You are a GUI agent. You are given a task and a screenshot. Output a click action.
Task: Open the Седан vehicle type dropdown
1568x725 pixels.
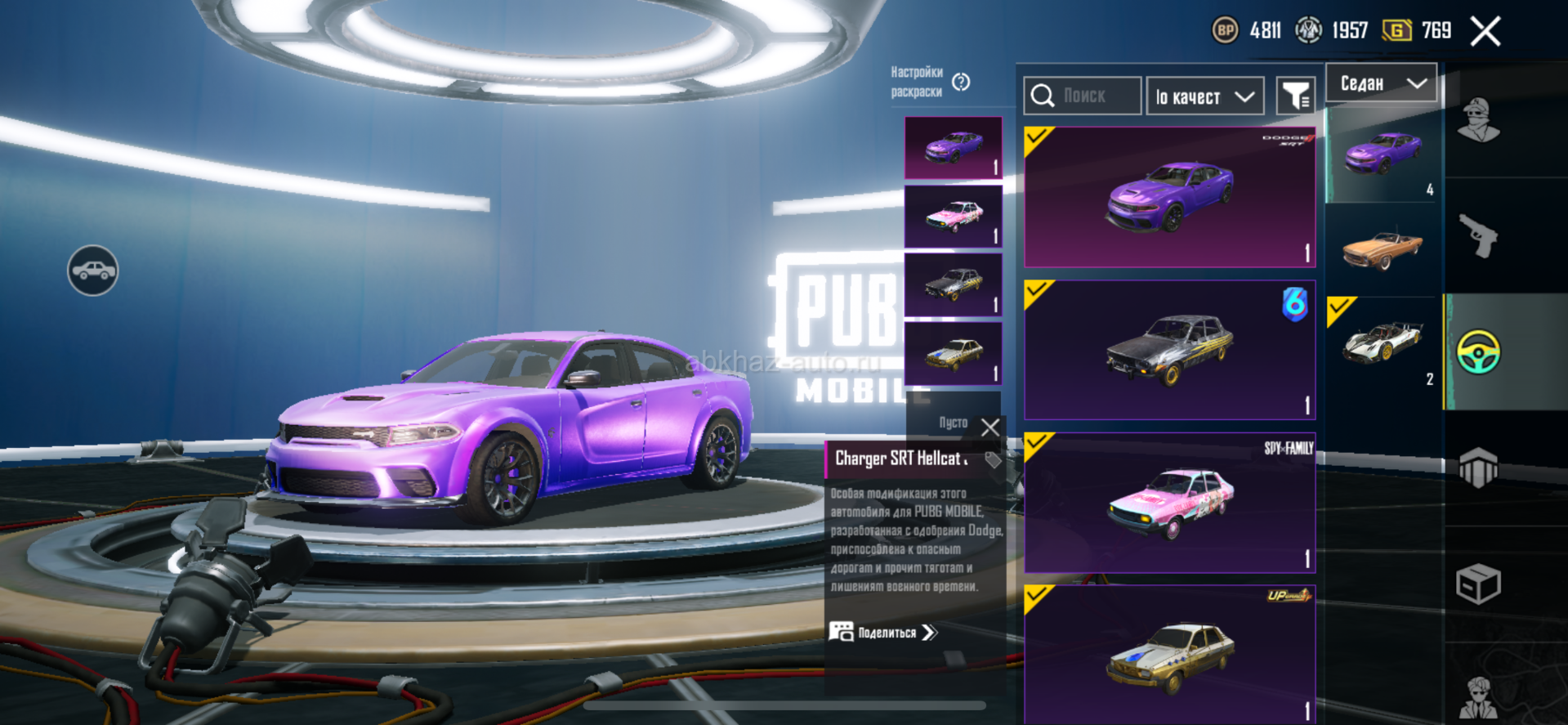click(1381, 83)
